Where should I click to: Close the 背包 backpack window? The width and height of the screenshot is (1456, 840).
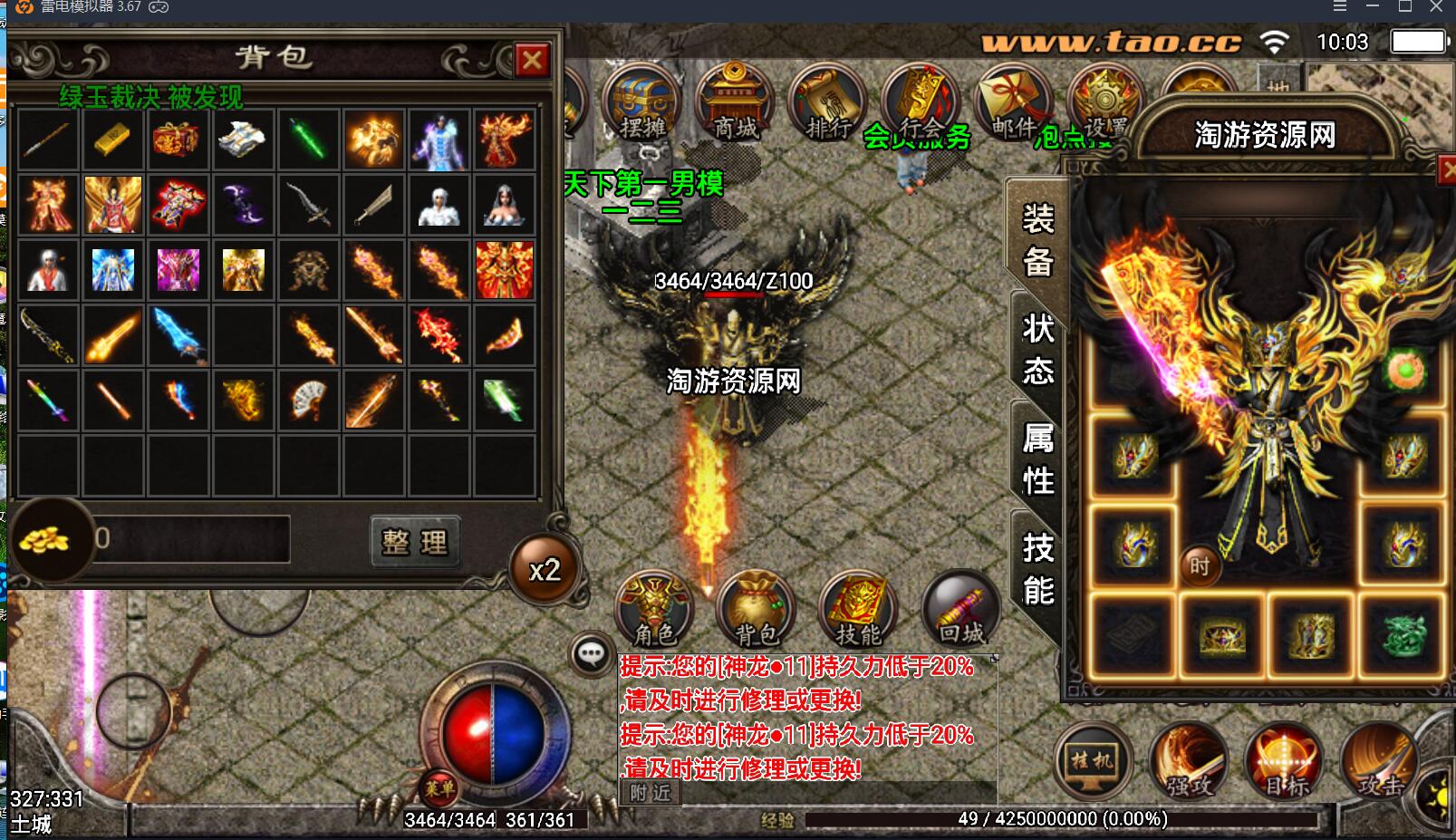click(532, 61)
